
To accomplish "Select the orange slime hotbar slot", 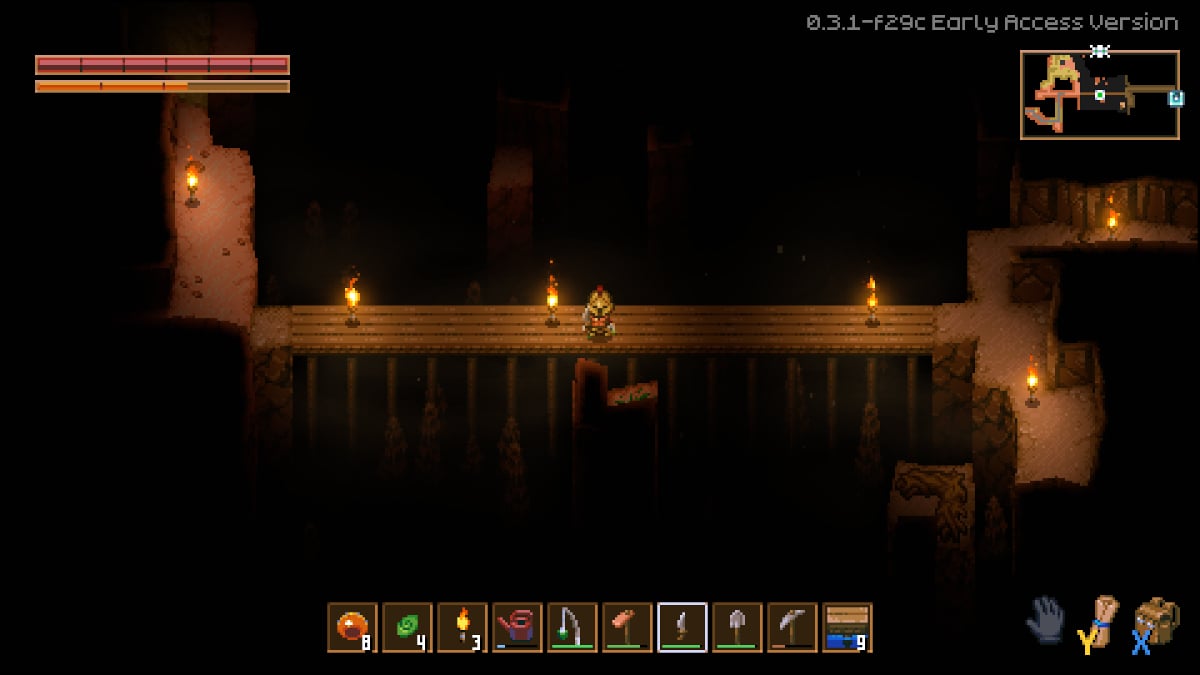I will [352, 627].
